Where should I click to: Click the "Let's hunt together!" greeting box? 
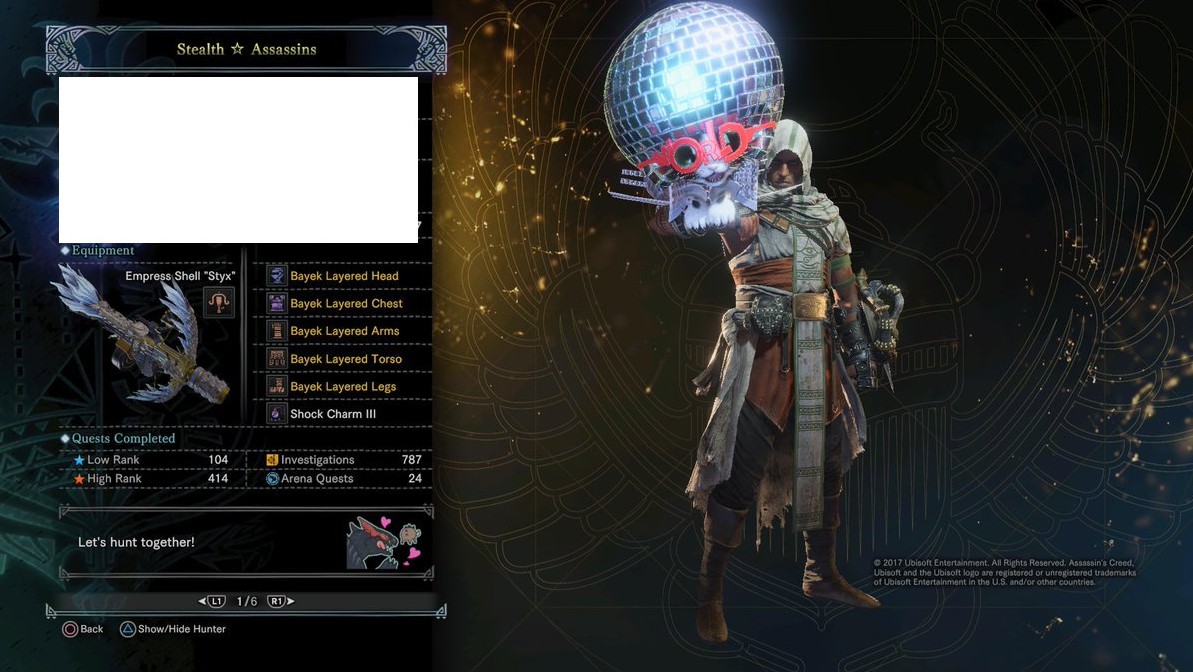click(200, 542)
